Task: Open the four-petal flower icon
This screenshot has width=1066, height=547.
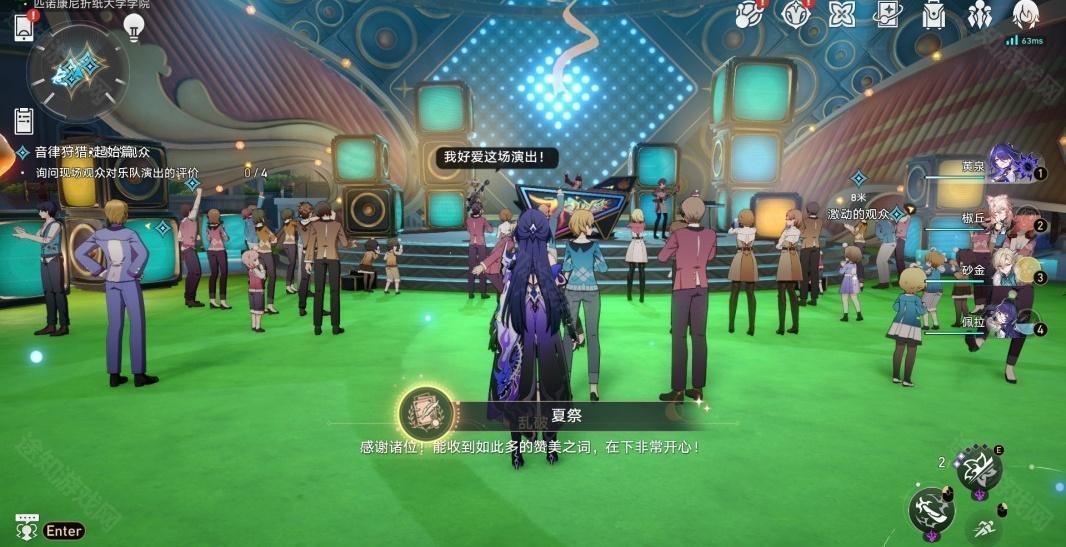Action: pyautogui.click(x=842, y=14)
